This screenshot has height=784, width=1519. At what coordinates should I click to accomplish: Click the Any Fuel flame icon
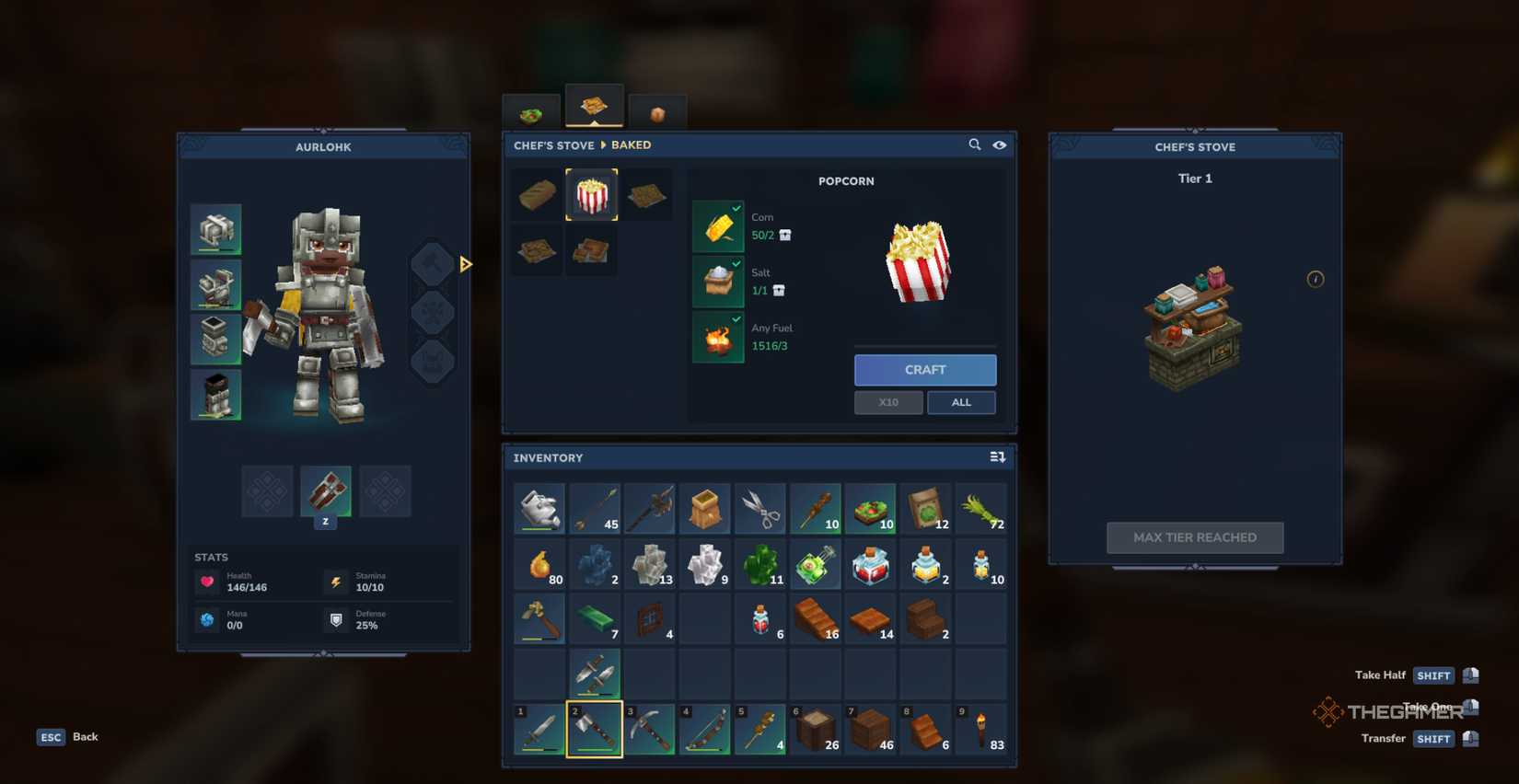coord(719,337)
